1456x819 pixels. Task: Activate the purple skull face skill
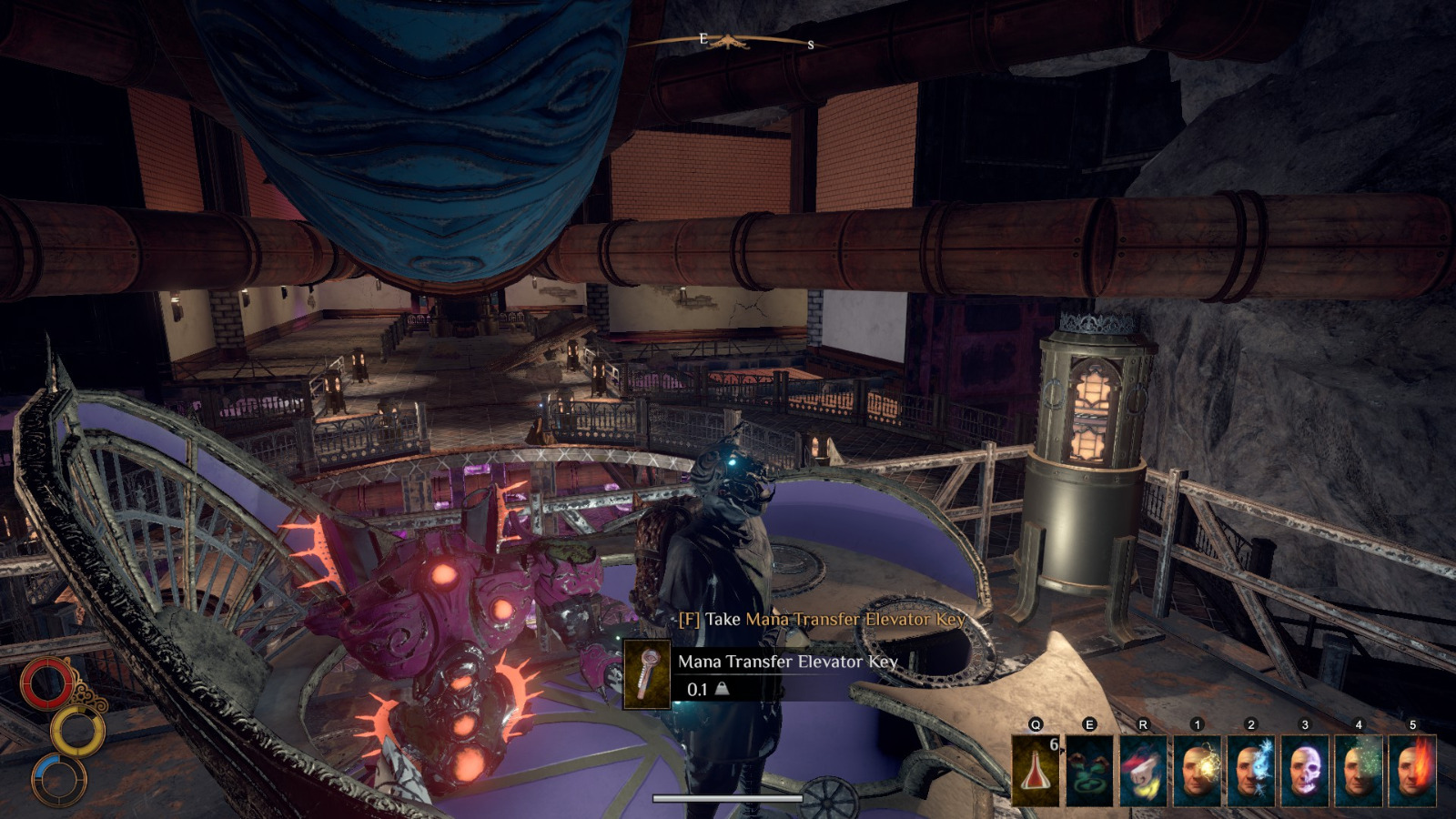click(x=1304, y=770)
